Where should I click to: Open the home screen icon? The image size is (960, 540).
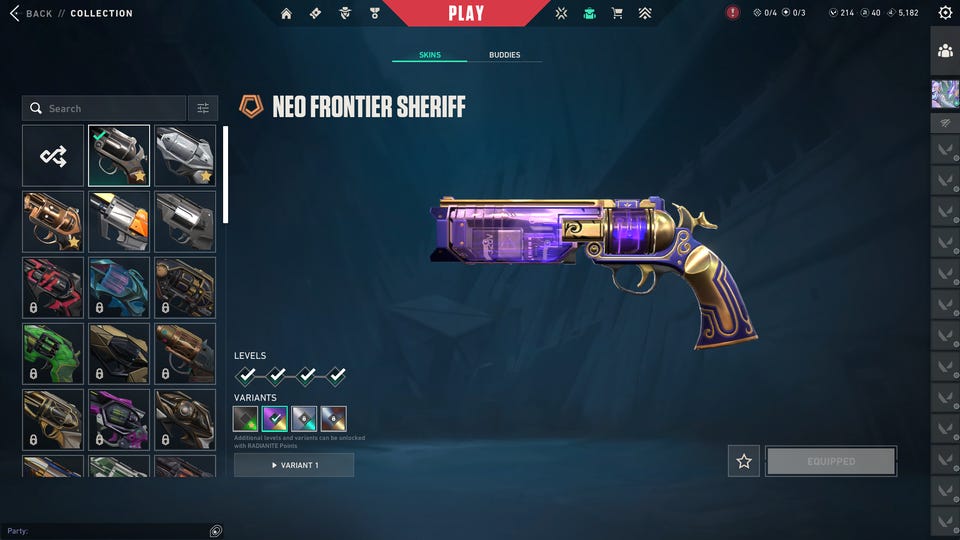click(287, 13)
